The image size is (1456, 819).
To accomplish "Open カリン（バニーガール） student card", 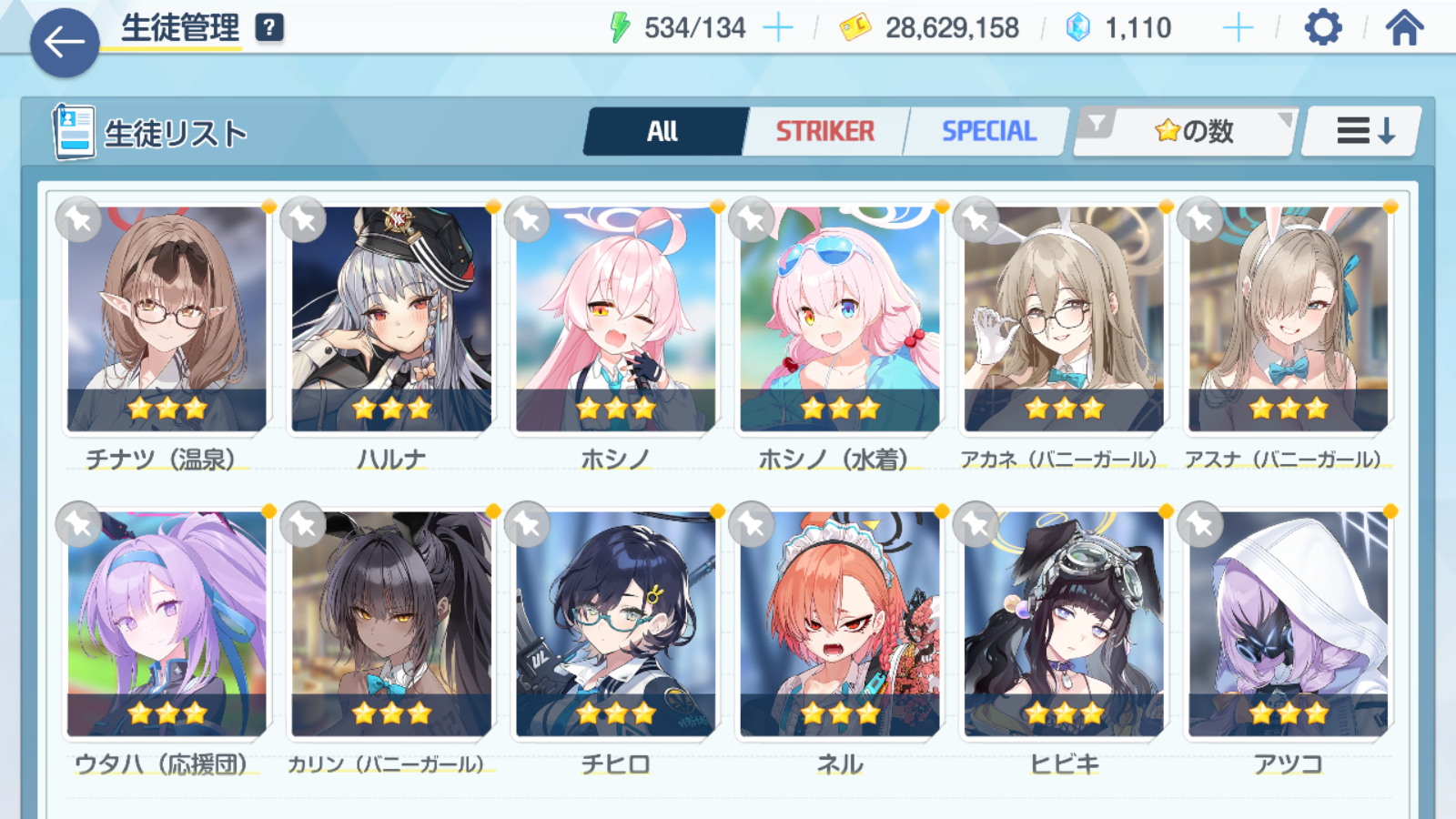I will click(391, 624).
